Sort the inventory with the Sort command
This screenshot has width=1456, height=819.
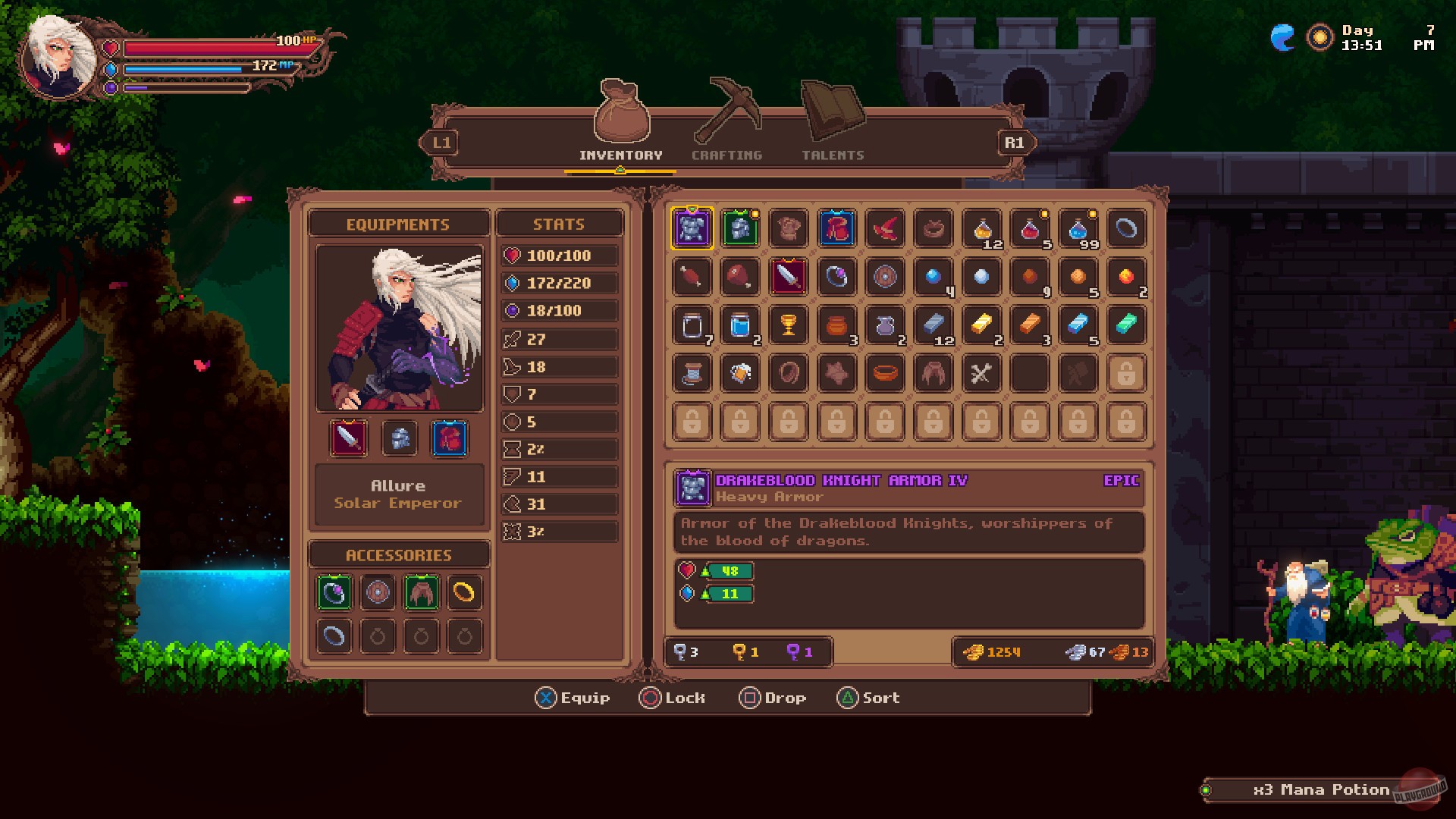[868, 698]
